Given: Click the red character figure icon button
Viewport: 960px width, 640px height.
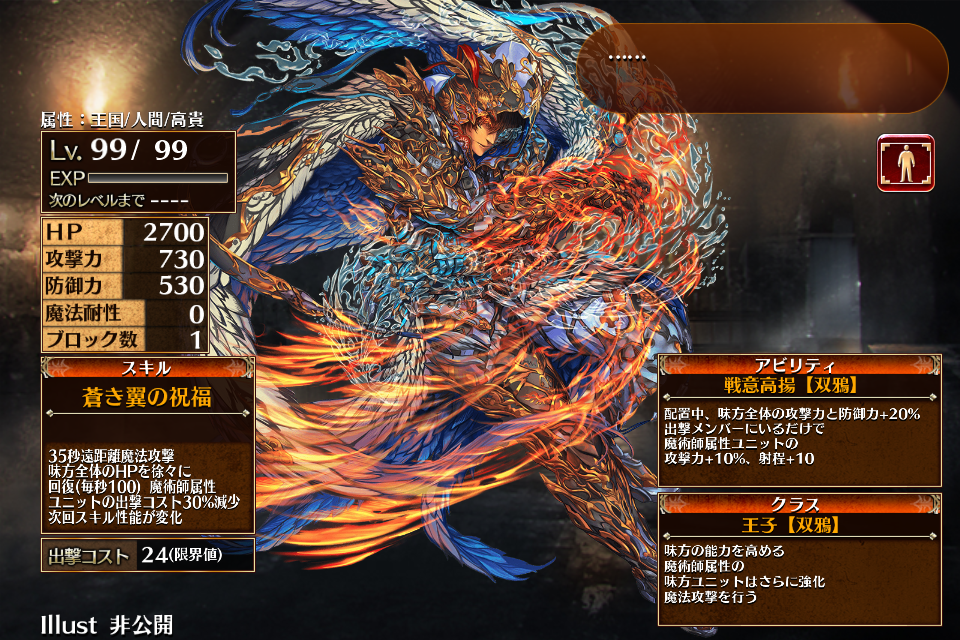Looking at the screenshot, I should coord(906,163).
